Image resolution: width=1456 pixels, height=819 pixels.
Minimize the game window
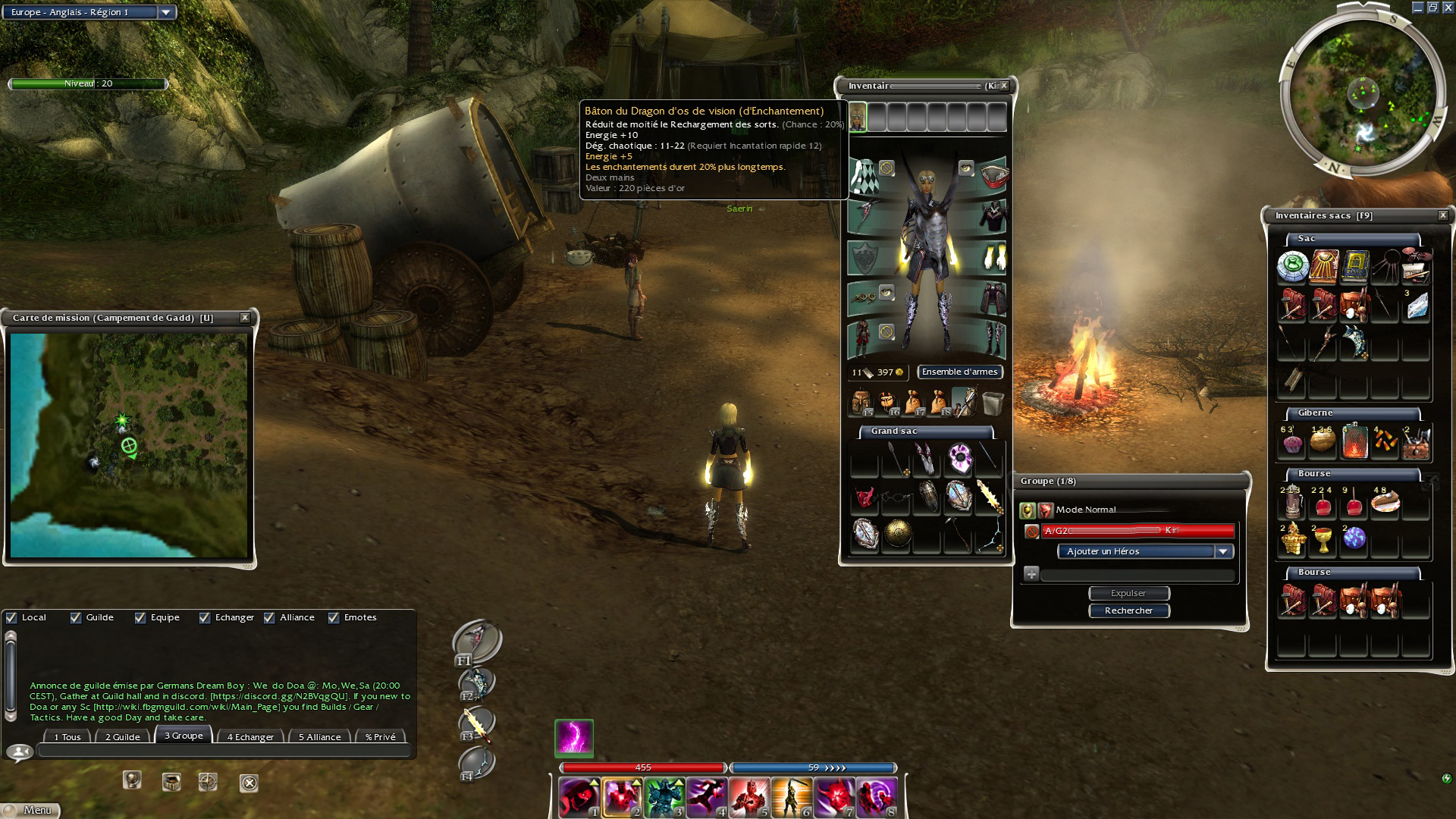(x=1417, y=8)
